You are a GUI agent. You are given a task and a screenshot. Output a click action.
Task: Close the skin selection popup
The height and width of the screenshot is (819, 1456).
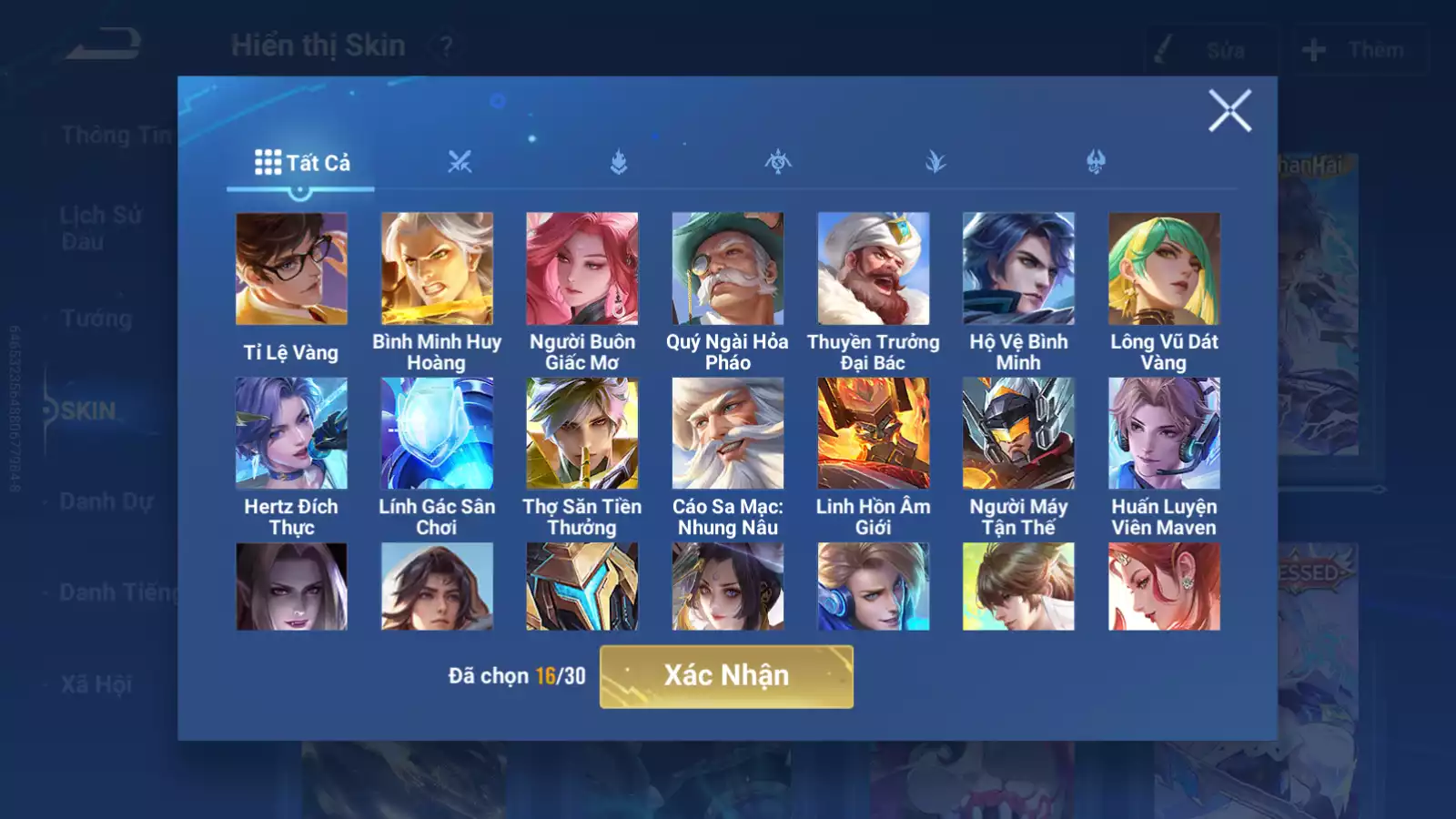[1229, 111]
